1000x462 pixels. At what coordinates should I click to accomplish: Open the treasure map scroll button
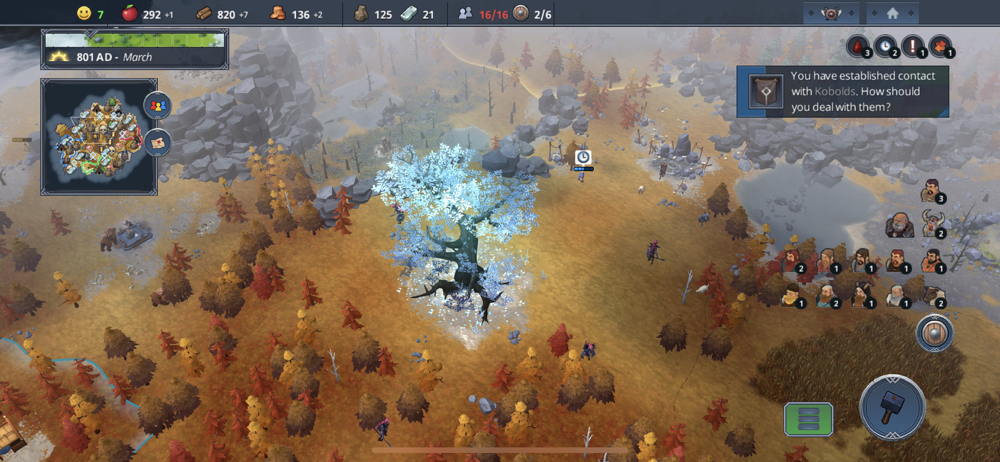[x=157, y=143]
